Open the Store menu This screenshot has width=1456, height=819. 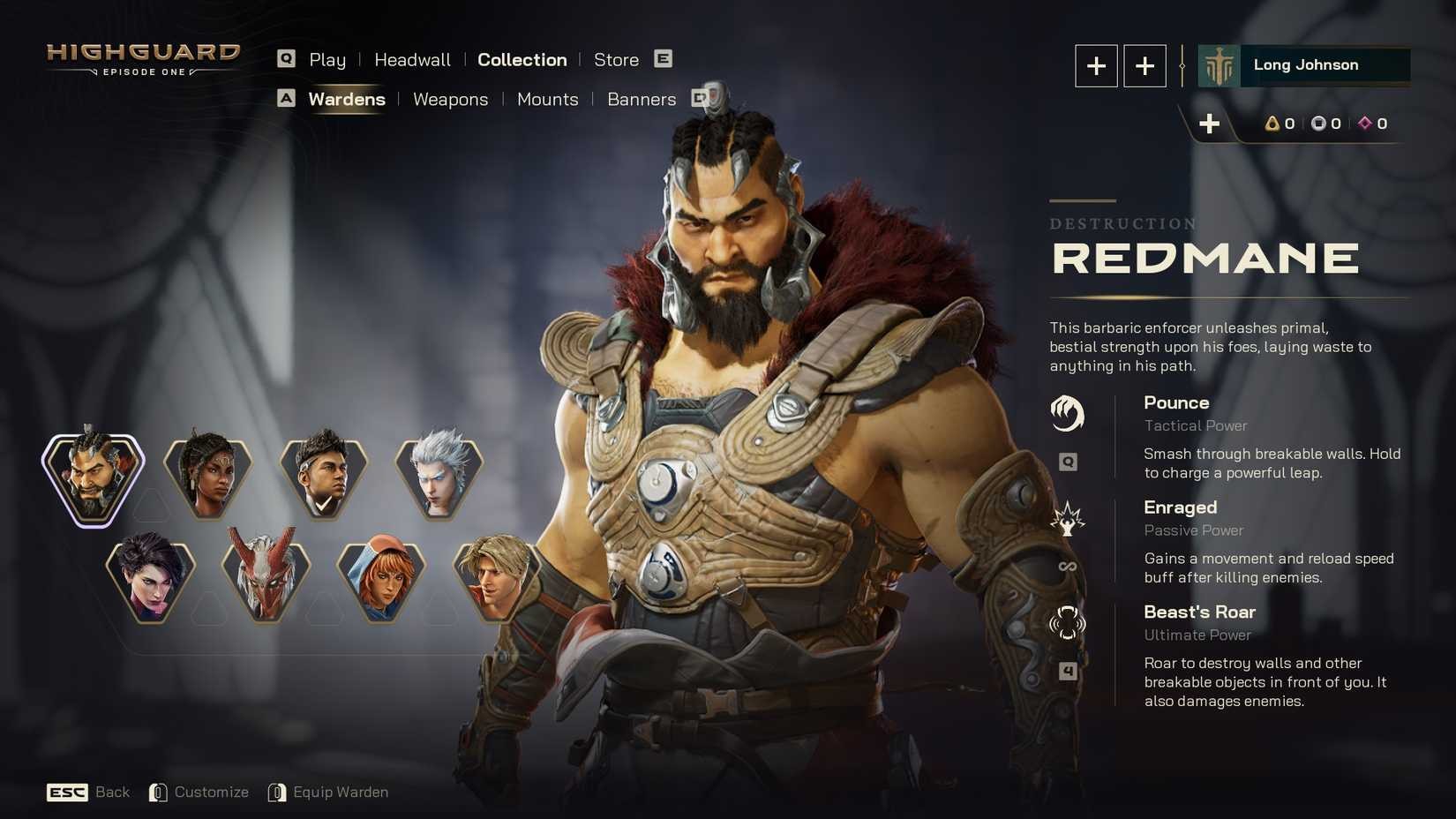[616, 59]
